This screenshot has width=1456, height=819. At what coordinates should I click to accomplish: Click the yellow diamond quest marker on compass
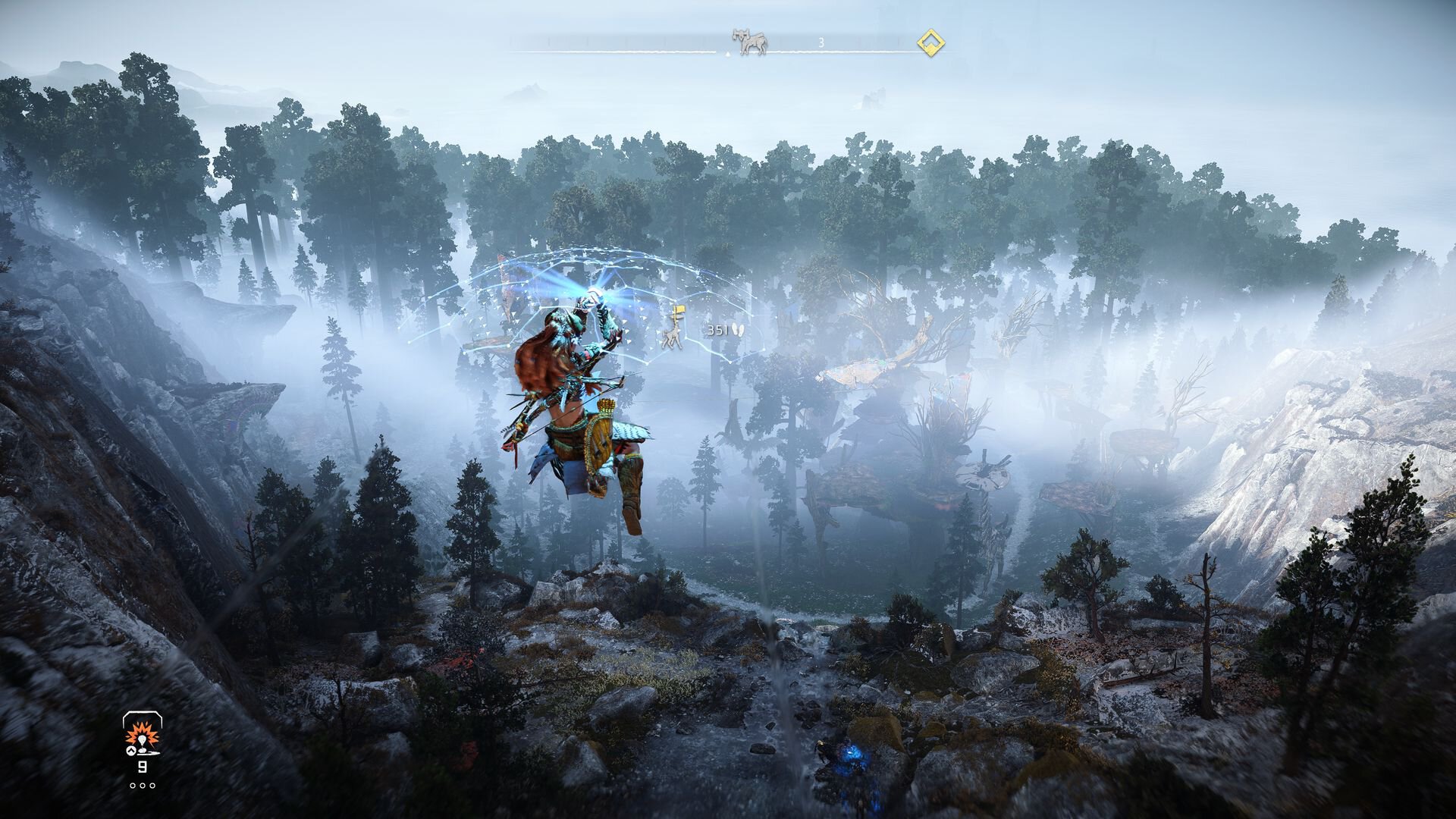(x=930, y=43)
